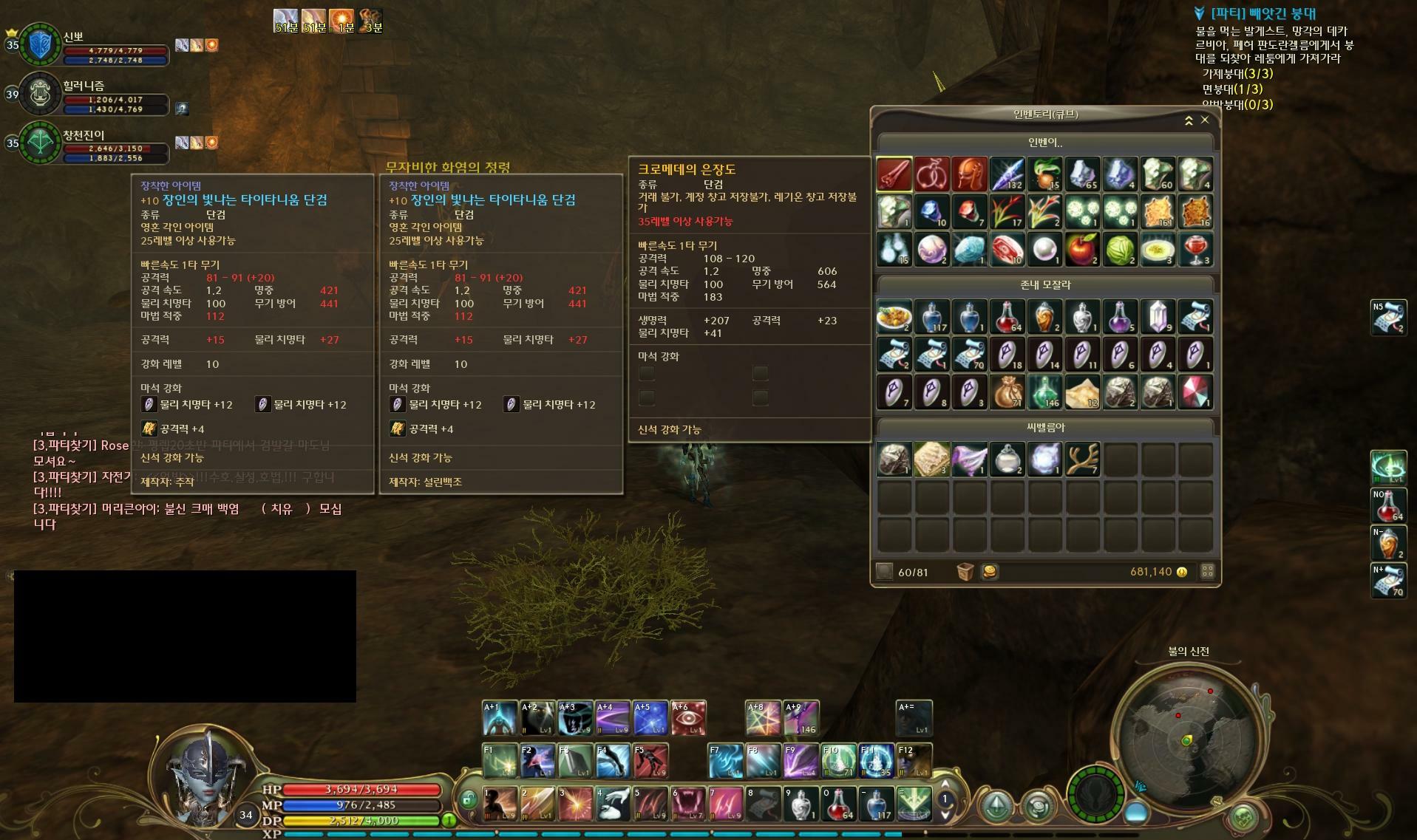
Task: Close the inventory cube window
Action: (1205, 120)
